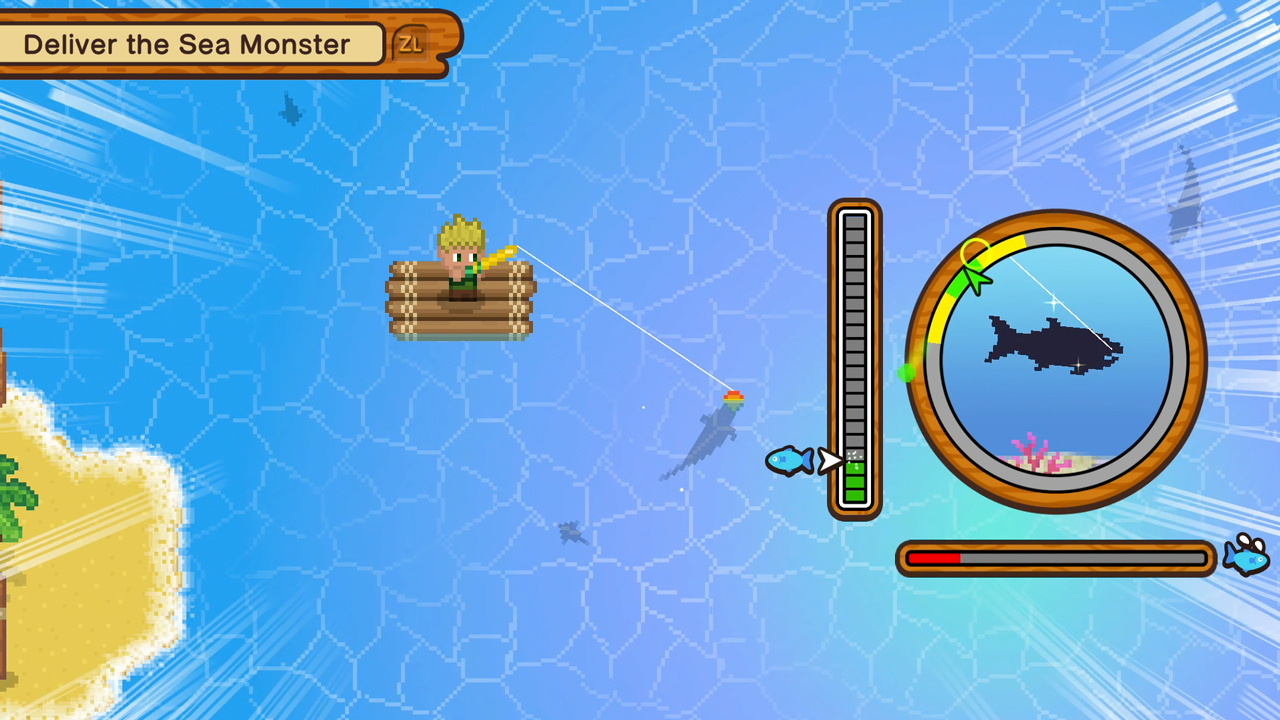Expand the catch progress gauge
The image size is (1280, 720).
coord(1055,560)
